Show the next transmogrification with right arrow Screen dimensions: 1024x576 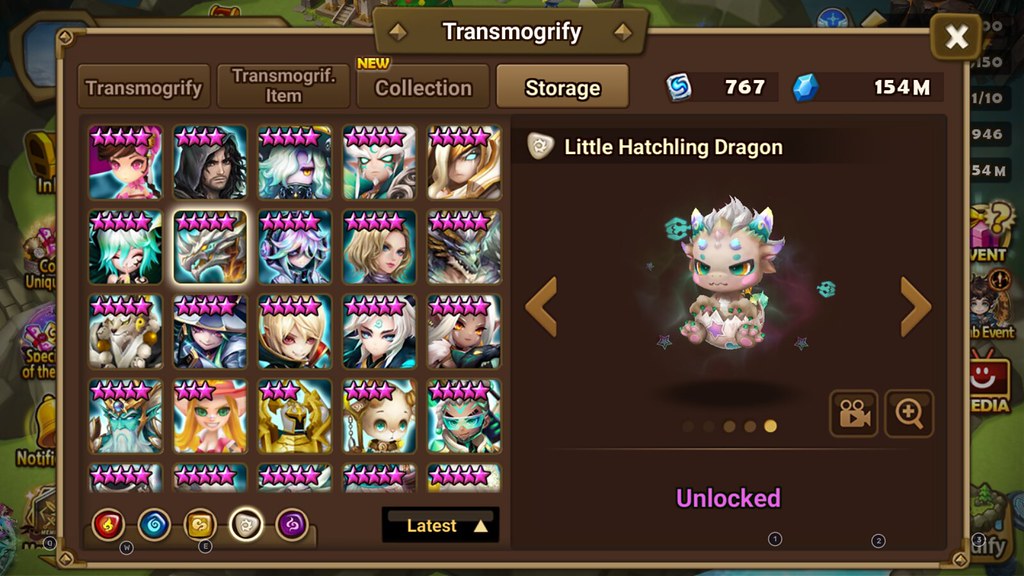(x=915, y=307)
